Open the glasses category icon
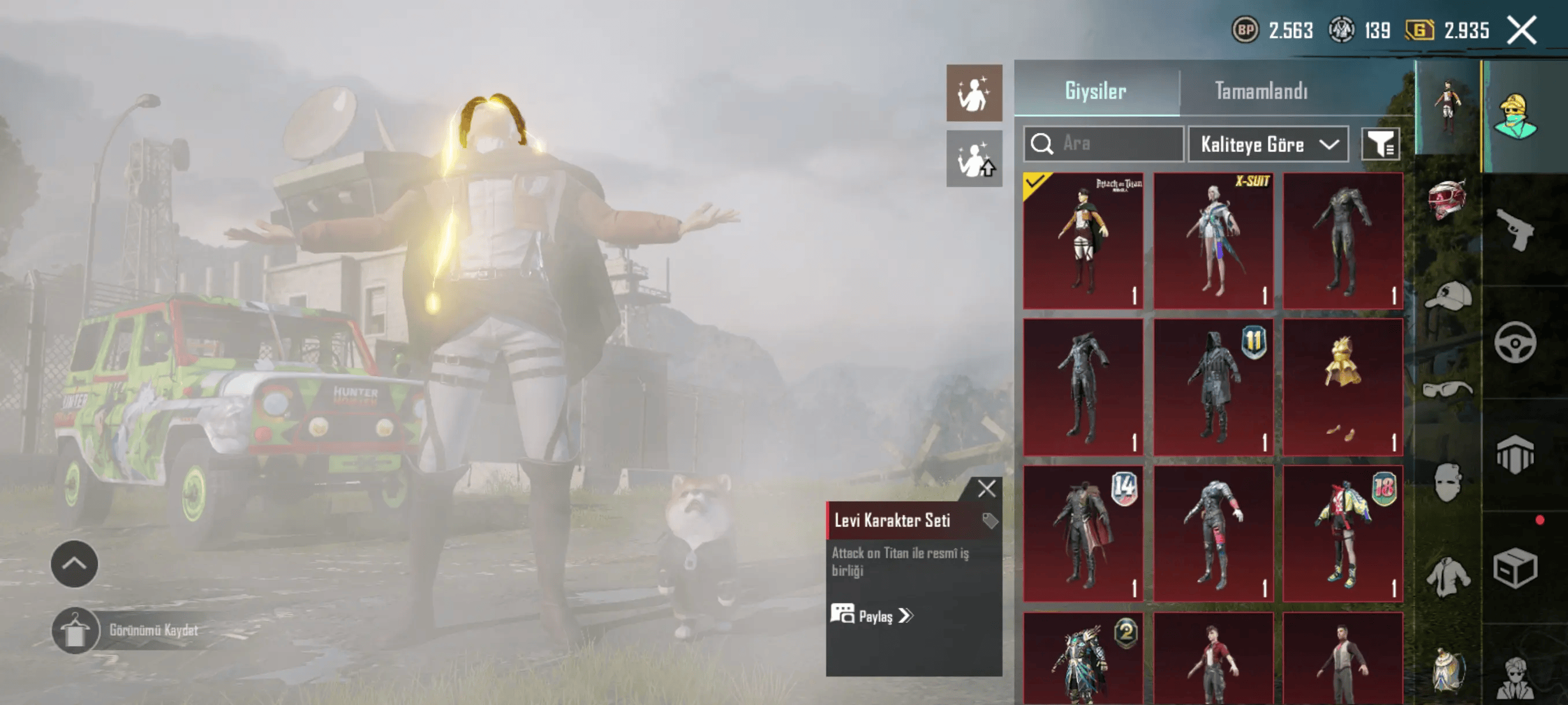Image resolution: width=1568 pixels, height=705 pixels. pos(1448,389)
